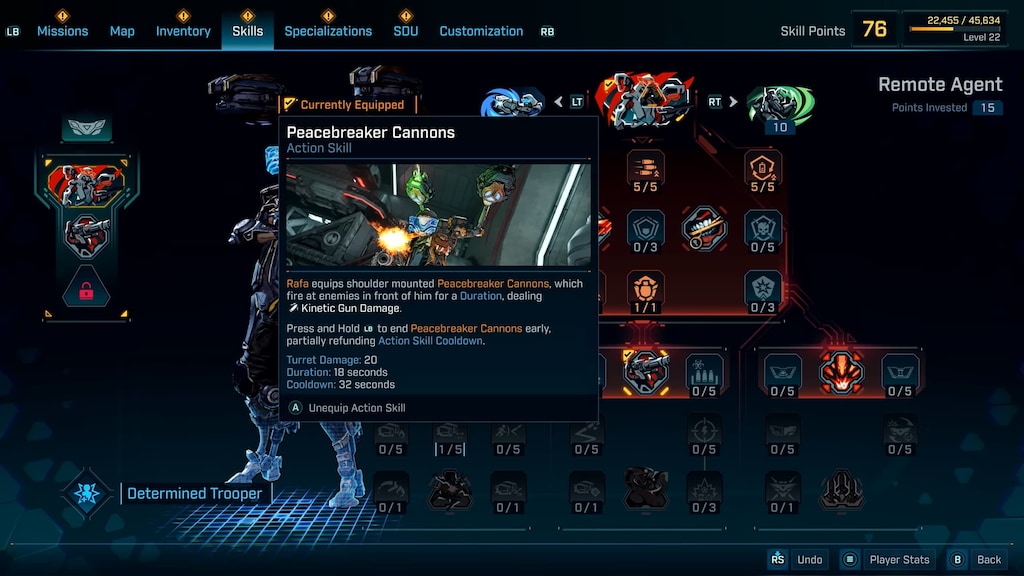This screenshot has height=576, width=1024.
Task: Select the Skills tab
Action: tap(247, 31)
